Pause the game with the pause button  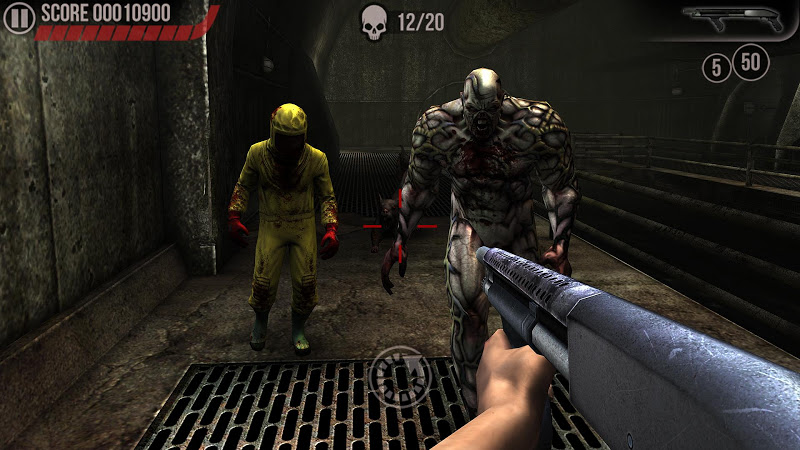click(x=19, y=16)
